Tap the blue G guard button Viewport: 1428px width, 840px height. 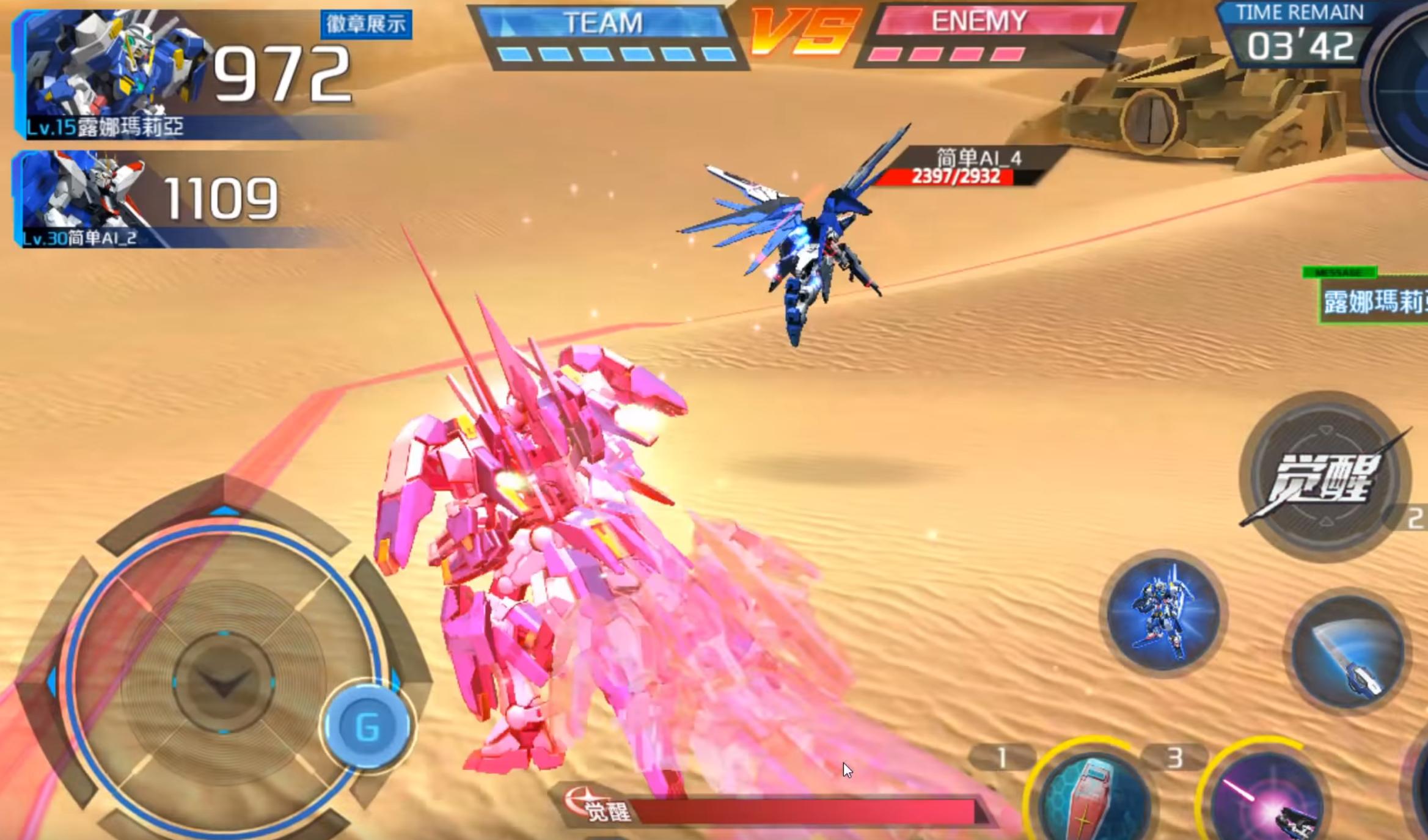[367, 726]
